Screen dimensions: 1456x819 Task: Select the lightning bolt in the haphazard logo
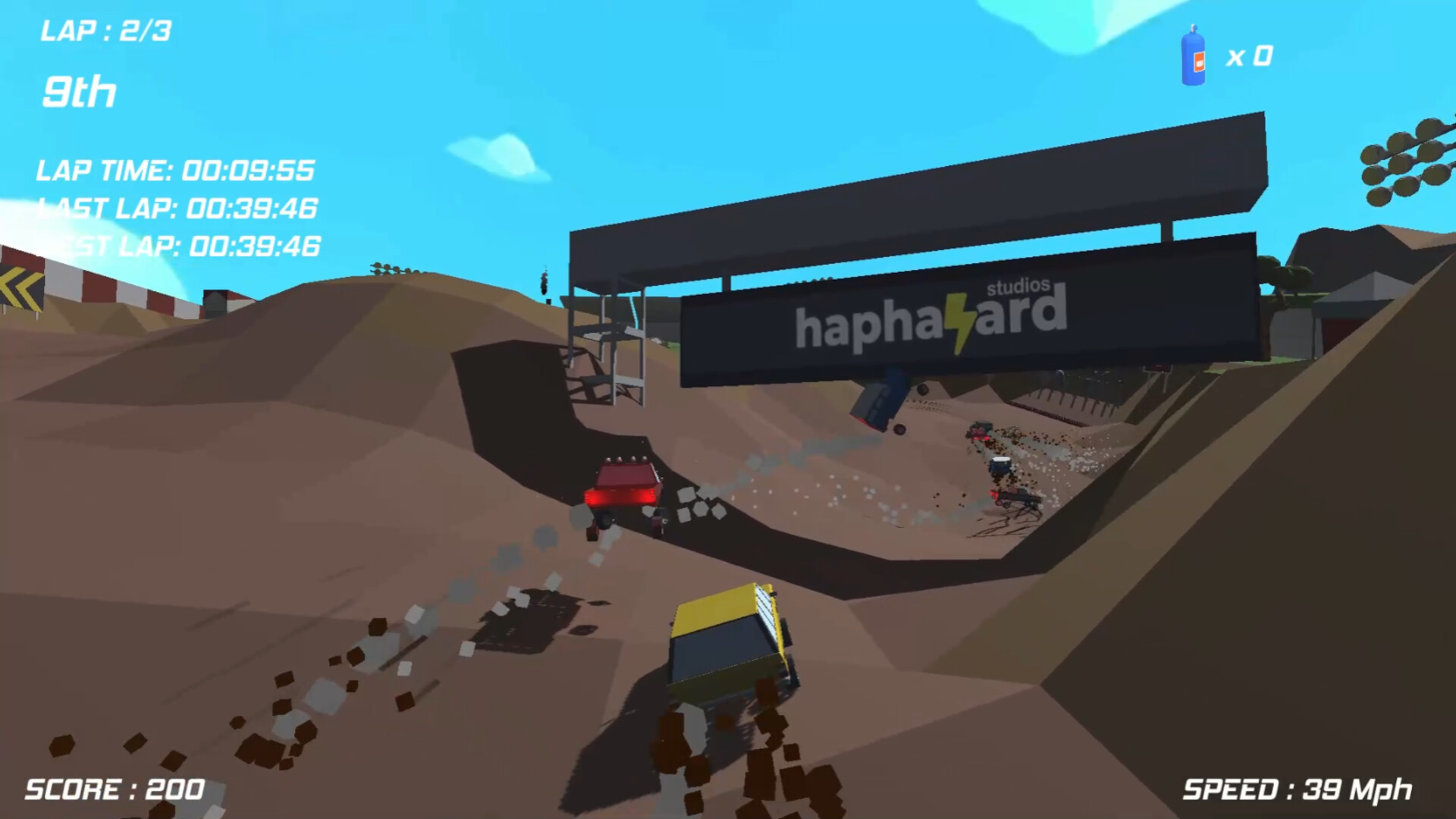961,319
